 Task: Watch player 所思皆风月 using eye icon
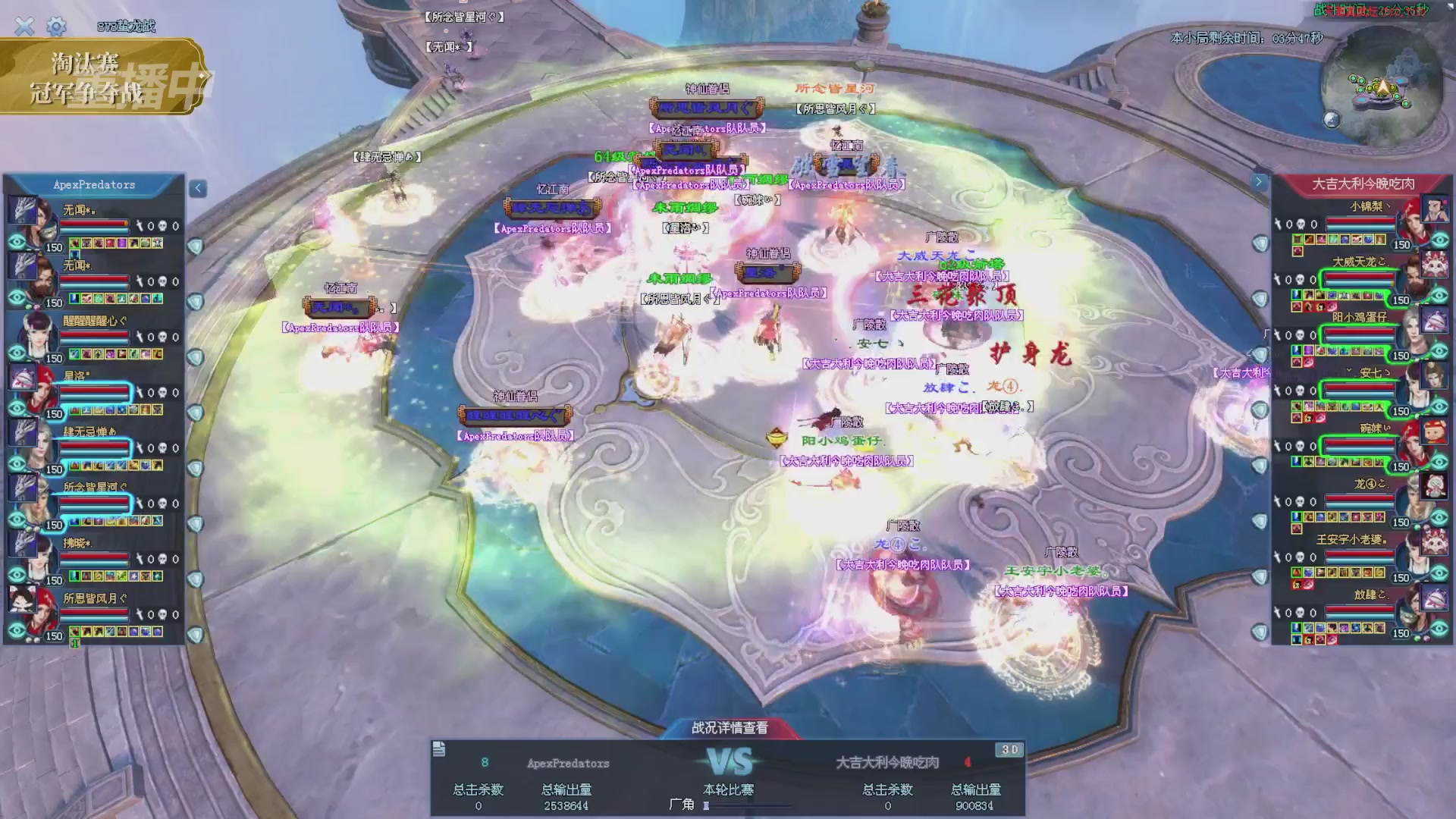tap(17, 631)
